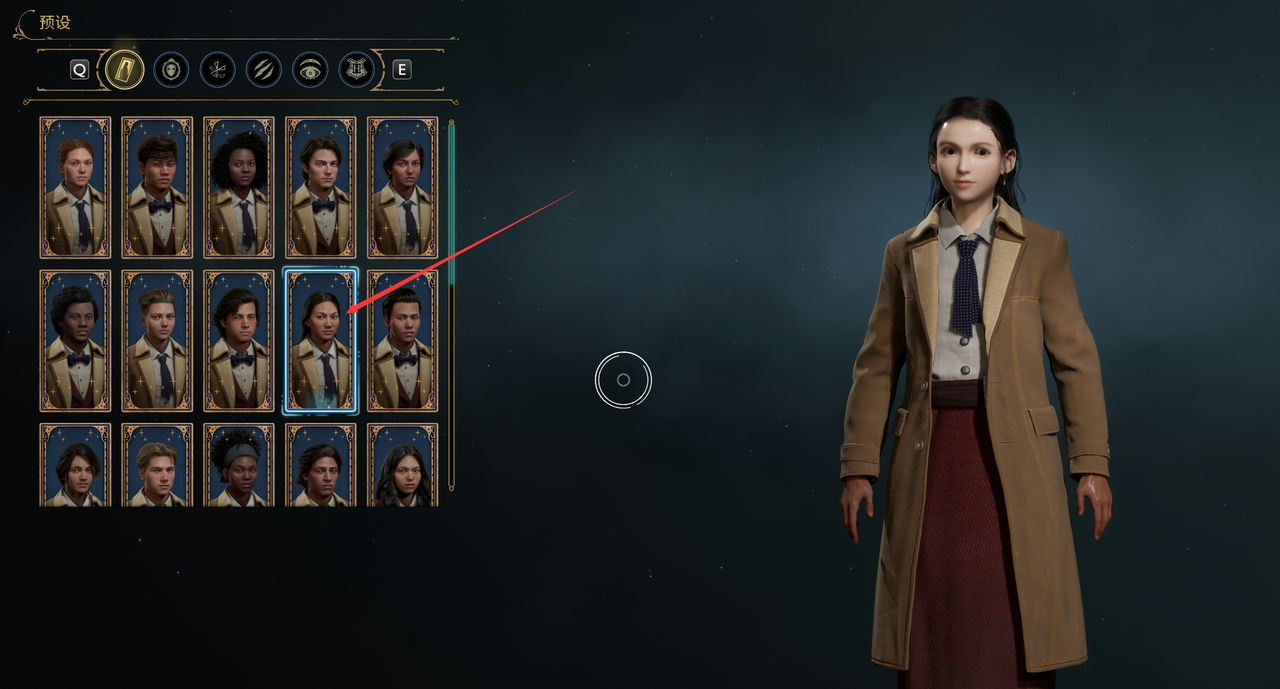The image size is (1280, 689).
Task: Pick the top-row preset with a large curly afro
Action: pyautogui.click(x=239, y=187)
